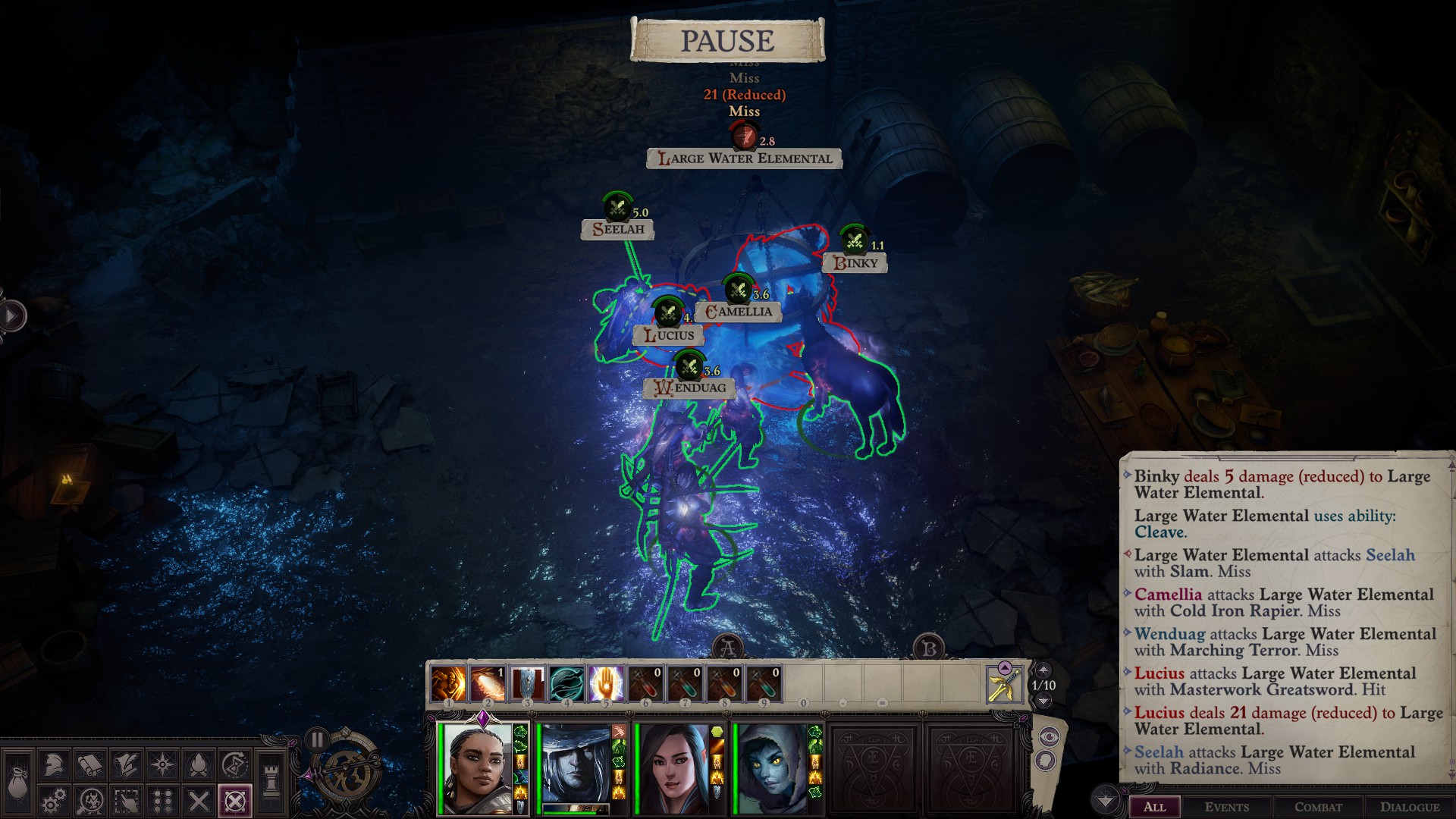Select the blue-skinned hooded character portrait

pos(772,767)
